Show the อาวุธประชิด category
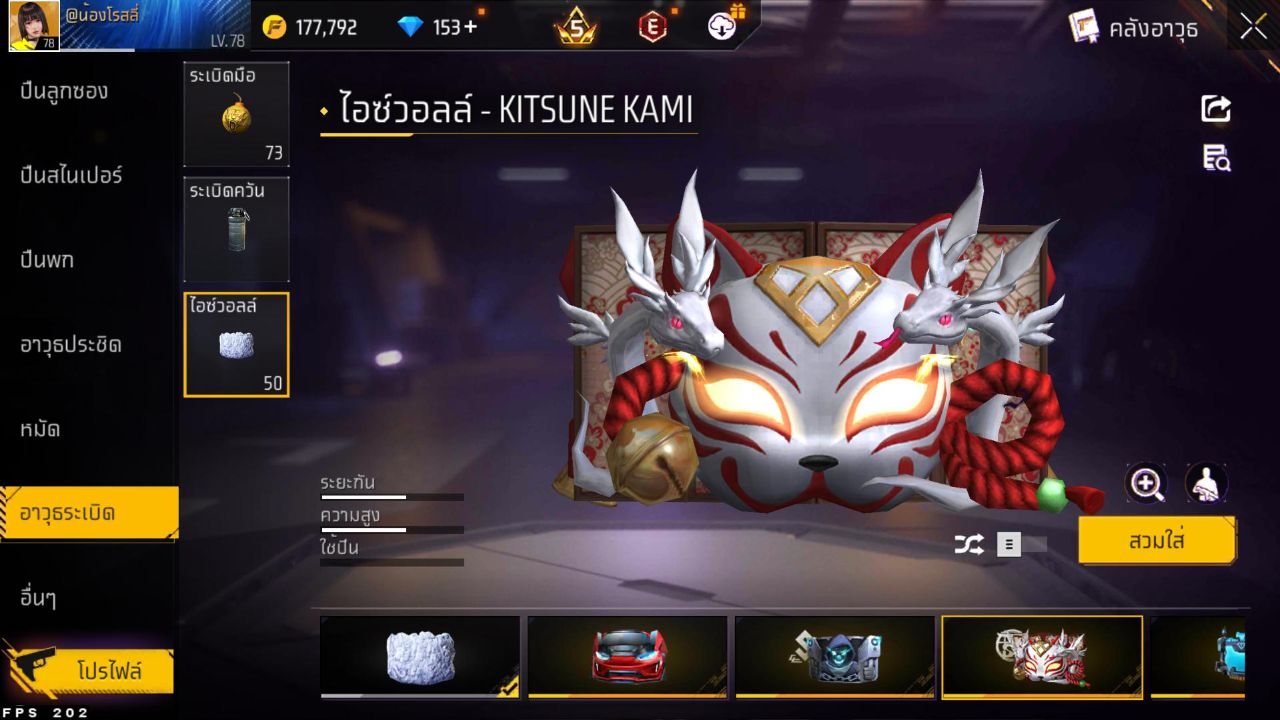This screenshot has width=1280, height=720. 71,345
